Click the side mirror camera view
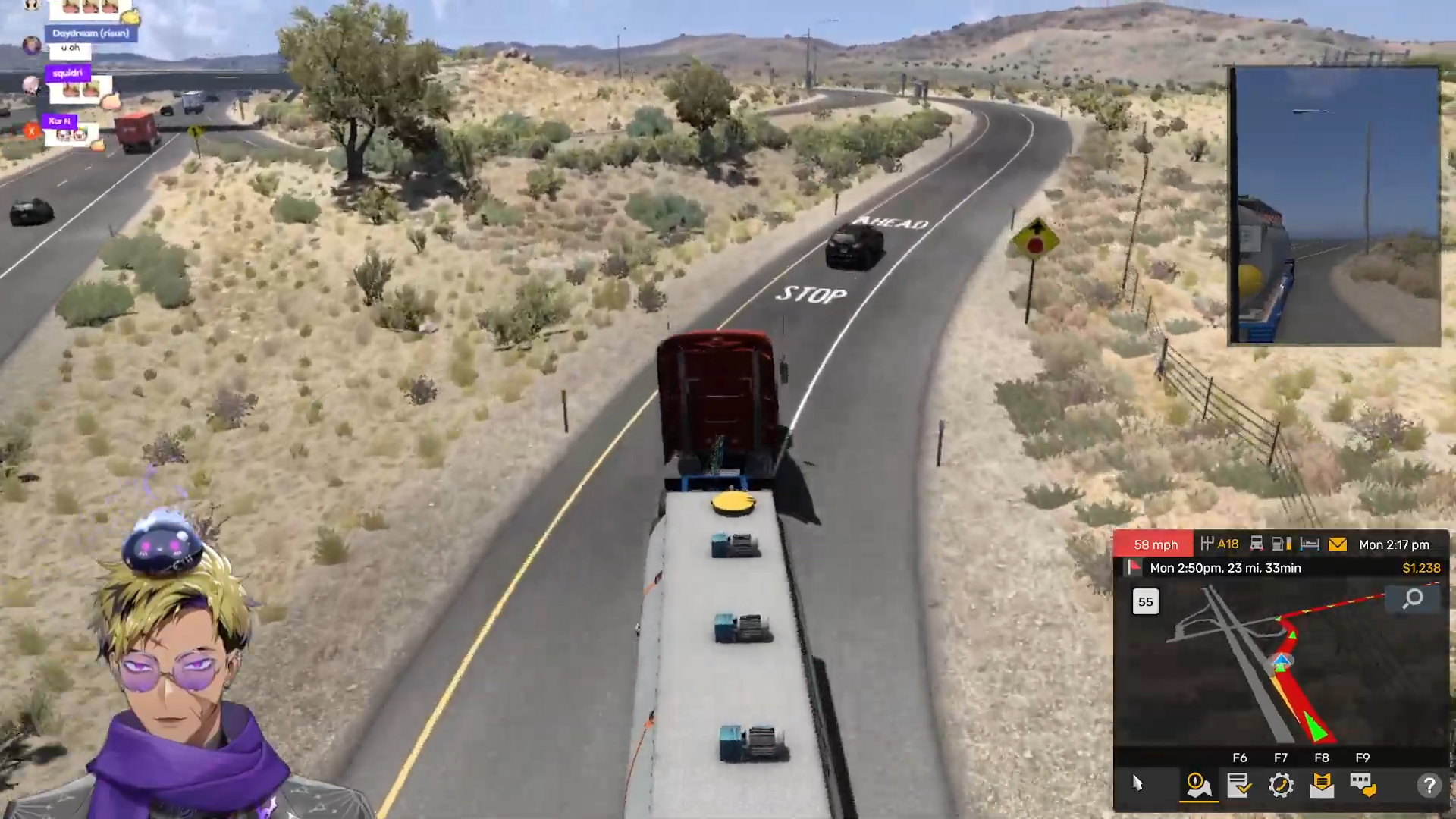Screen dimensions: 1456x819 coord(1334,206)
